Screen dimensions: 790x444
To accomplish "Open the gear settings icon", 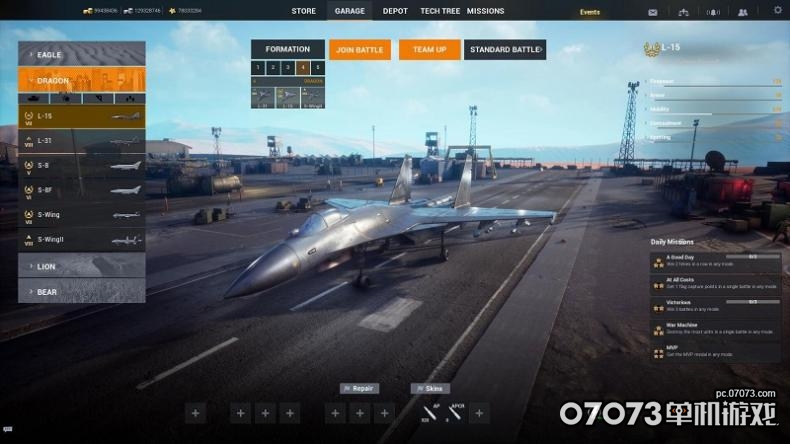I will click(x=778, y=10).
